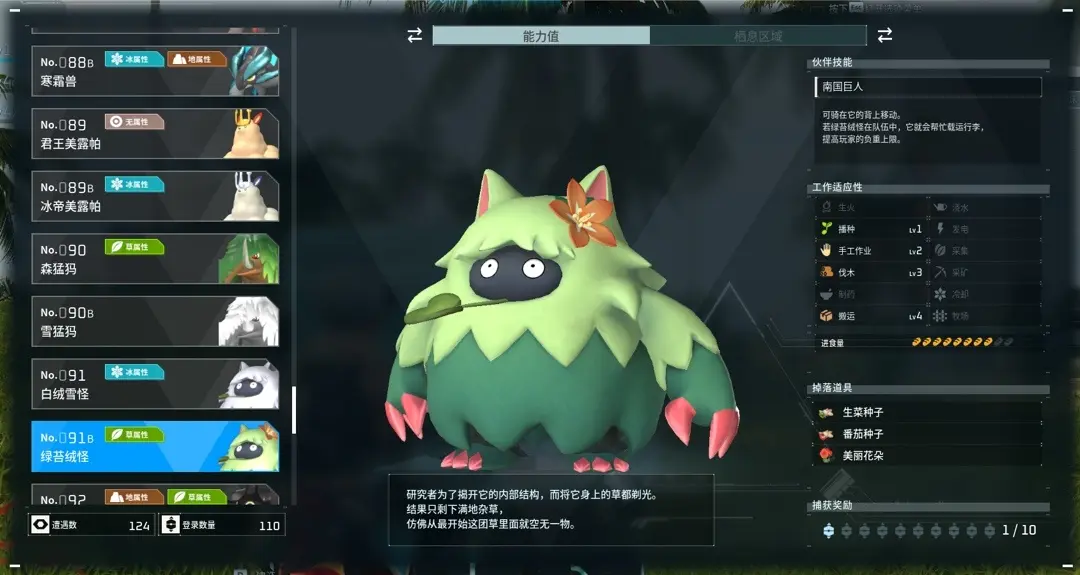Switch to the 能力值 tab

point(541,36)
